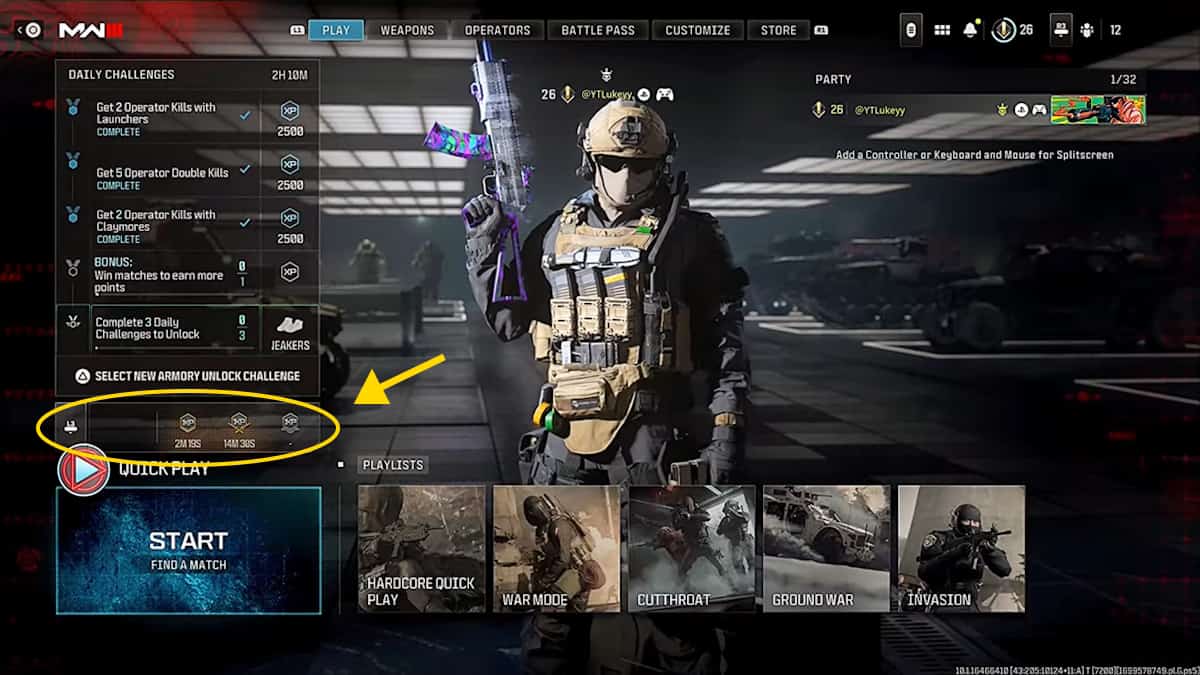Open the Store tab
Screen dimensions: 1200x675
pyautogui.click(x=779, y=30)
